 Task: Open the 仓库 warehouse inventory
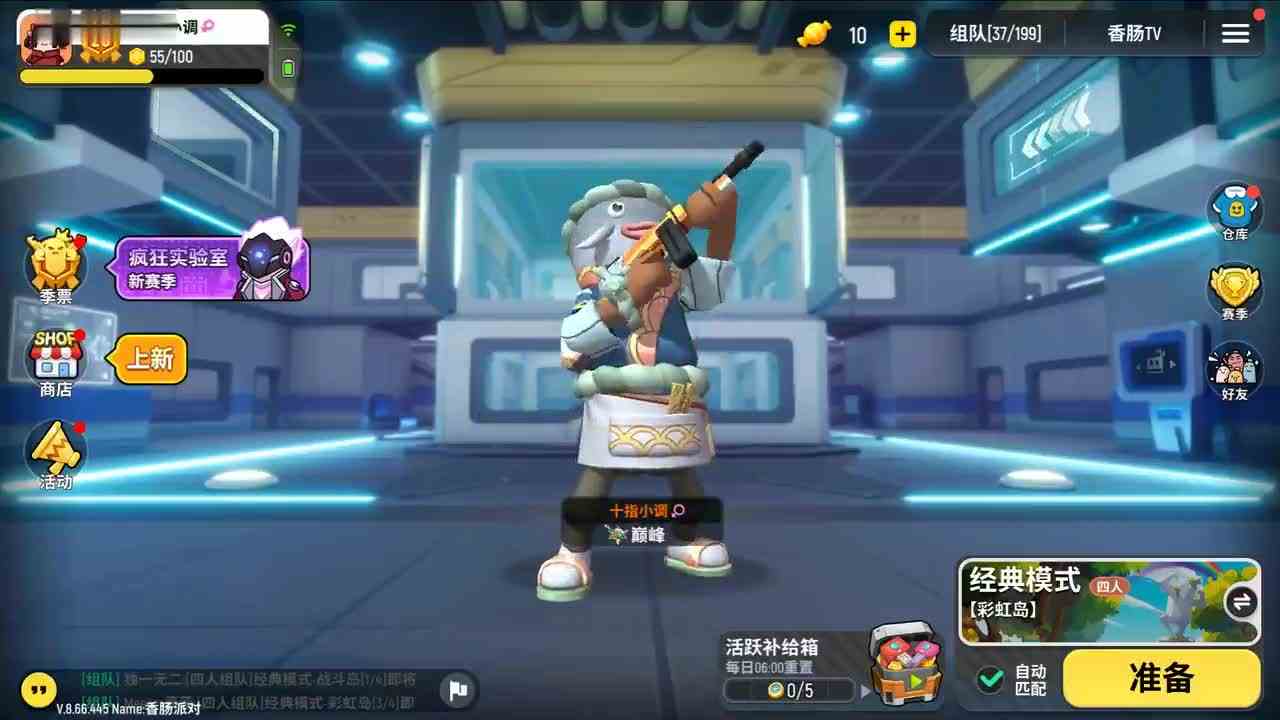[x=1234, y=210]
